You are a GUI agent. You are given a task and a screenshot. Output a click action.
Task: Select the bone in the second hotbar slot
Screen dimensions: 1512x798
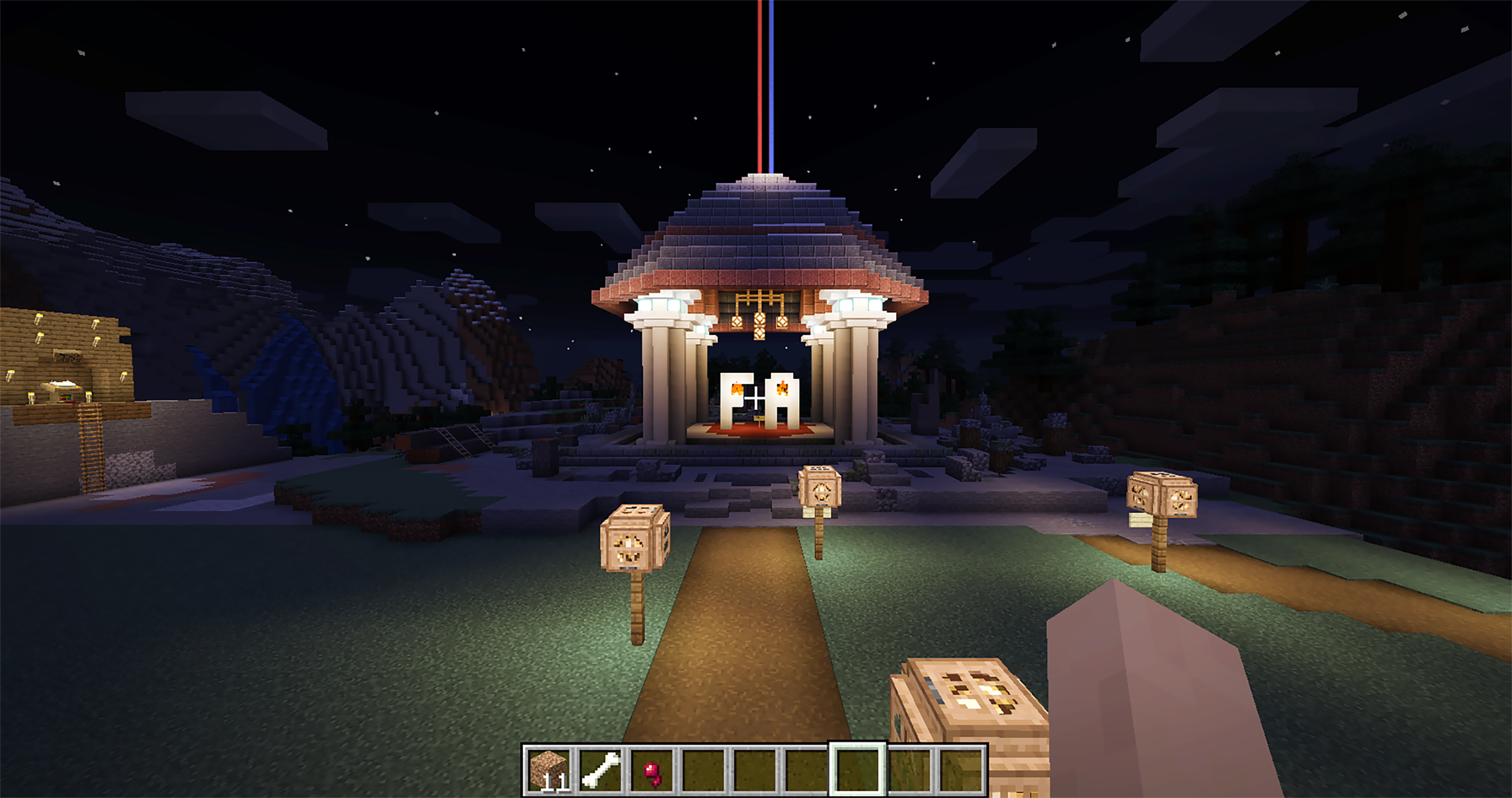[x=600, y=770]
